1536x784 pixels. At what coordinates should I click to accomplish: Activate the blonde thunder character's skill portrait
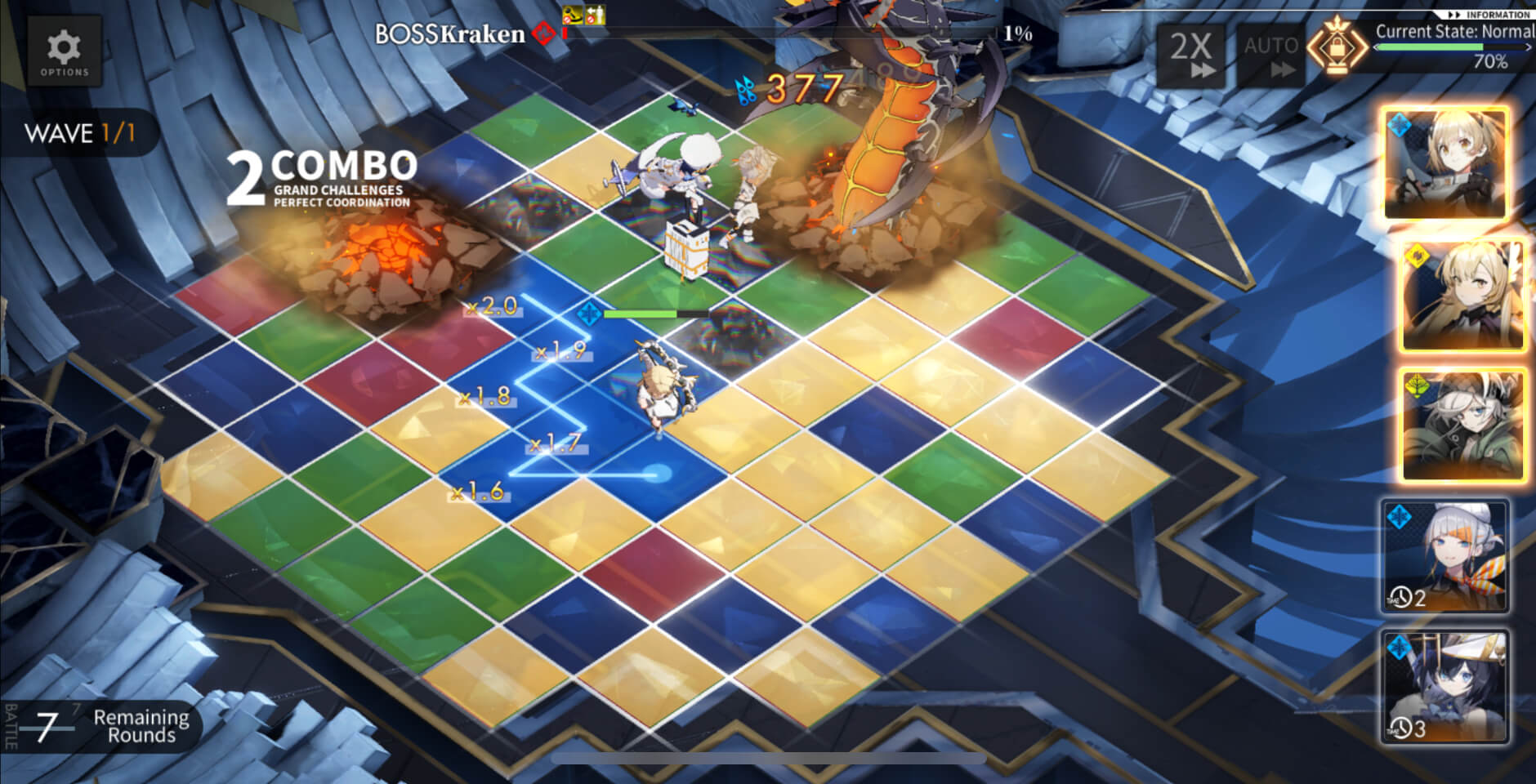tap(1462, 296)
